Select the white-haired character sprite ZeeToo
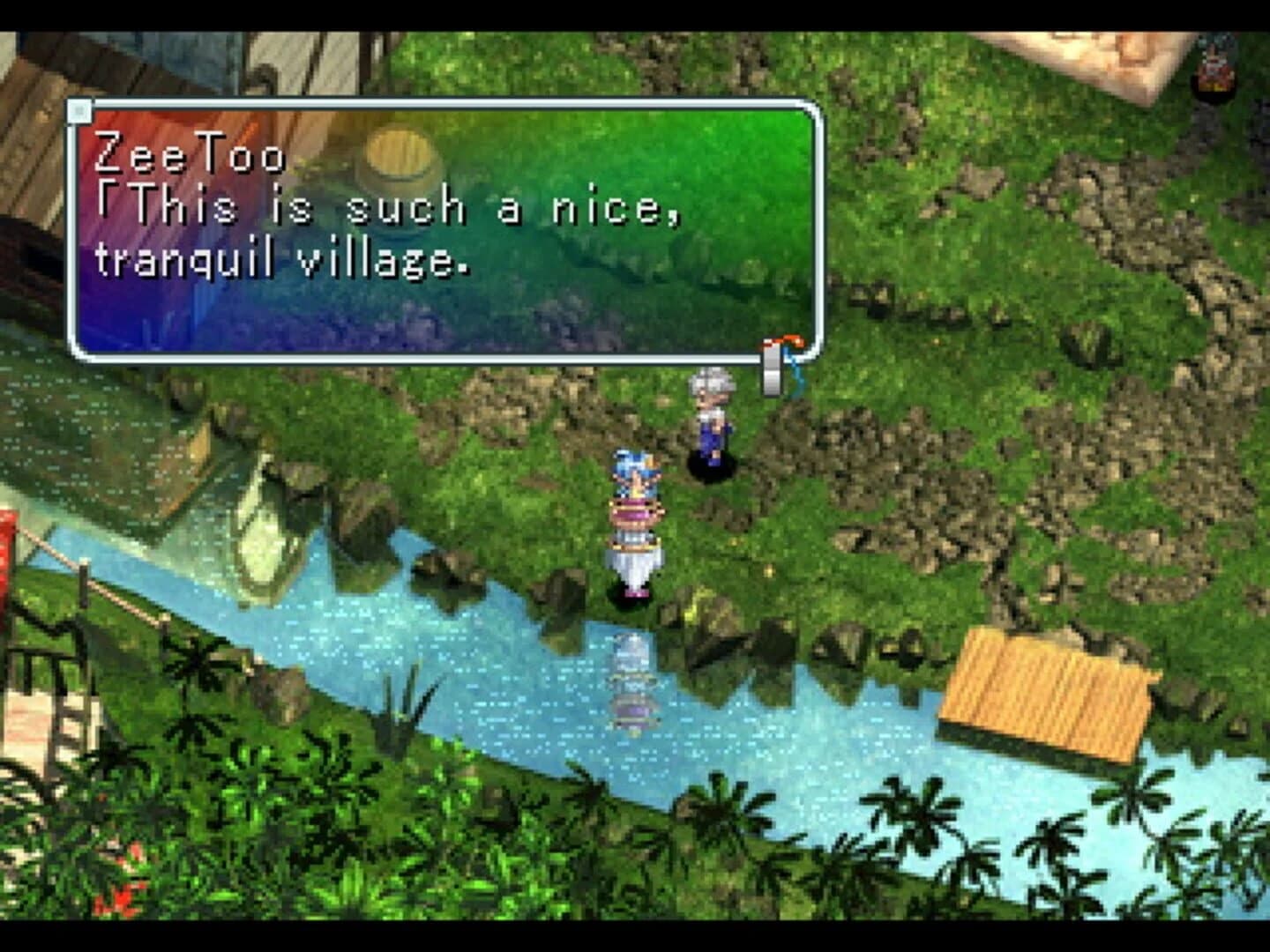 click(x=714, y=423)
